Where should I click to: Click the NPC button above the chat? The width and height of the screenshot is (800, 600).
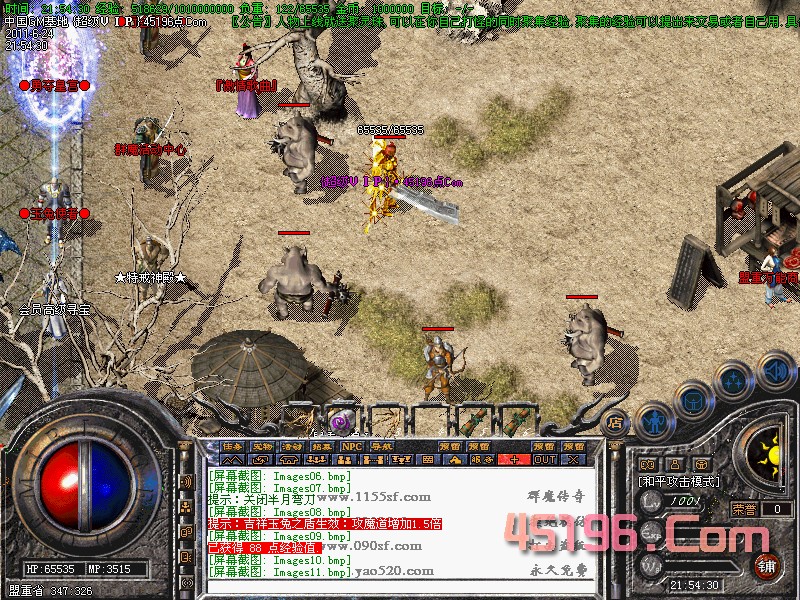tap(352, 446)
